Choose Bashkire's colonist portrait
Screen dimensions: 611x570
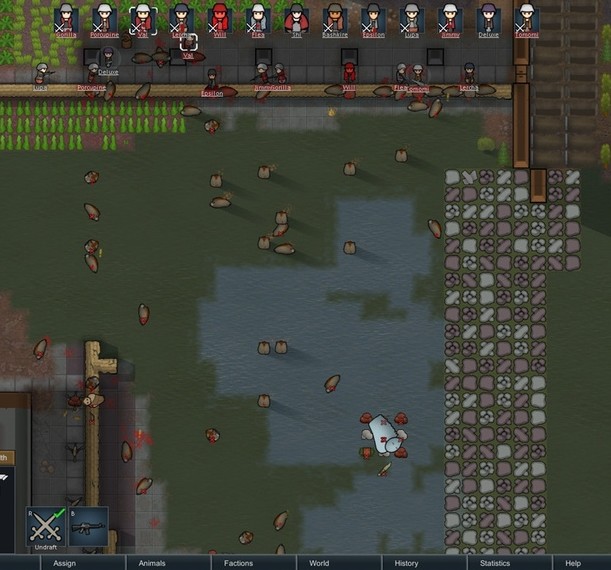tap(335, 18)
